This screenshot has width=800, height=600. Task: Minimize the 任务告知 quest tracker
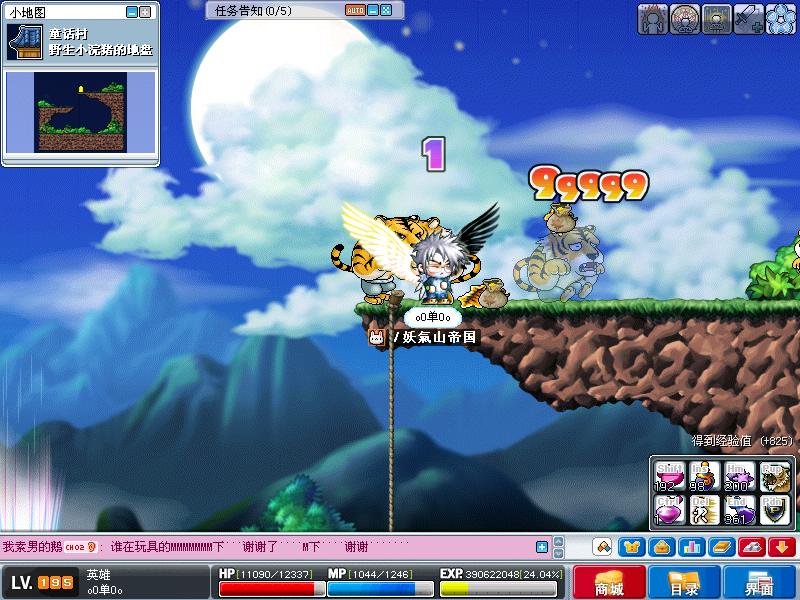372,10
